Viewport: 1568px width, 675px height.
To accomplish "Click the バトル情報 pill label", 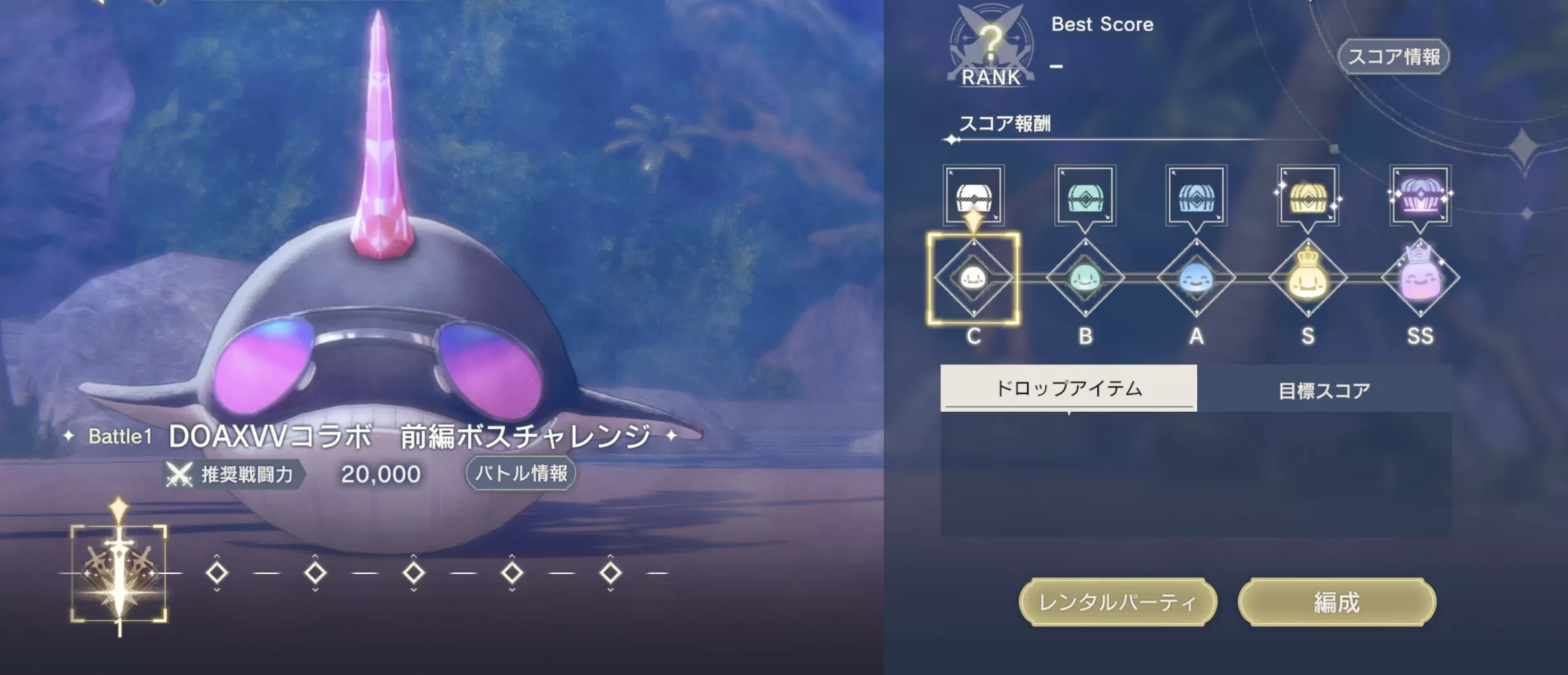I will [520, 474].
